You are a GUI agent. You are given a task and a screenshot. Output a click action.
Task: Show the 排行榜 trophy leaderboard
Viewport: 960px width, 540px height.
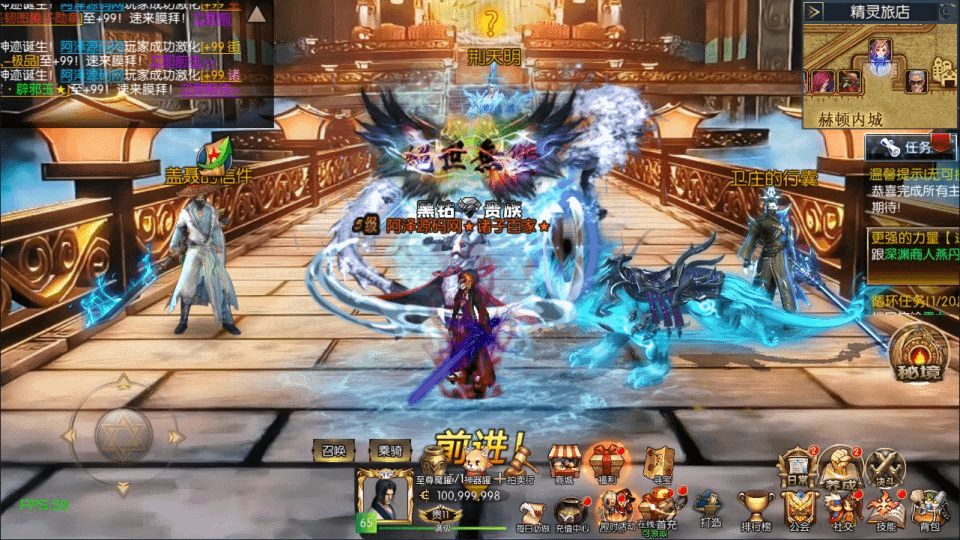[x=754, y=509]
